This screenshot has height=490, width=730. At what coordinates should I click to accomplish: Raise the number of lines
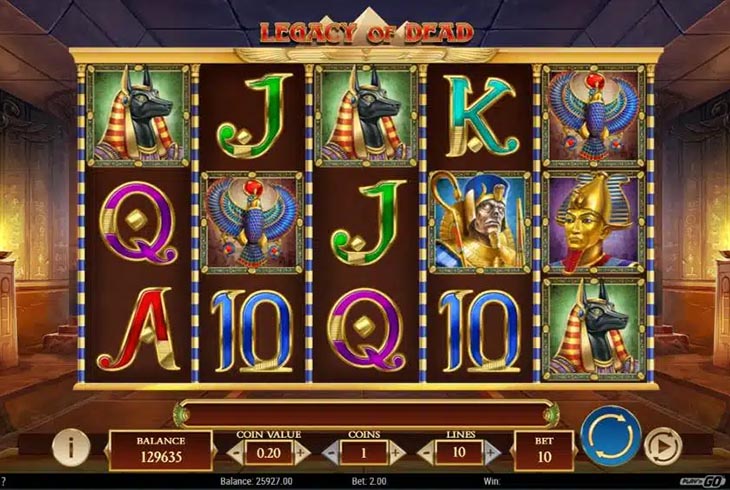point(492,452)
